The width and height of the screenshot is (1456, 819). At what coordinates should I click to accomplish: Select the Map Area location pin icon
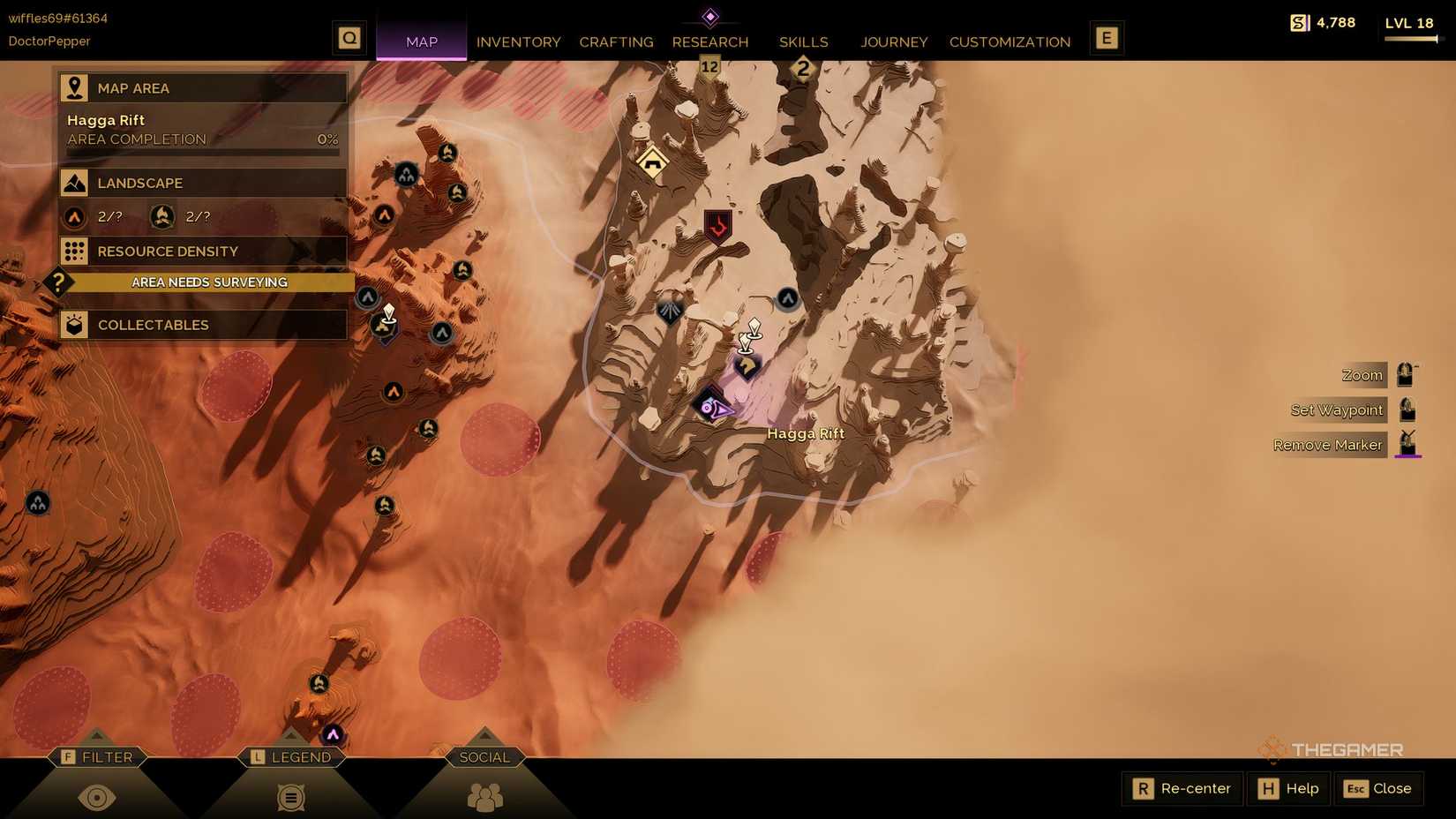[75, 86]
